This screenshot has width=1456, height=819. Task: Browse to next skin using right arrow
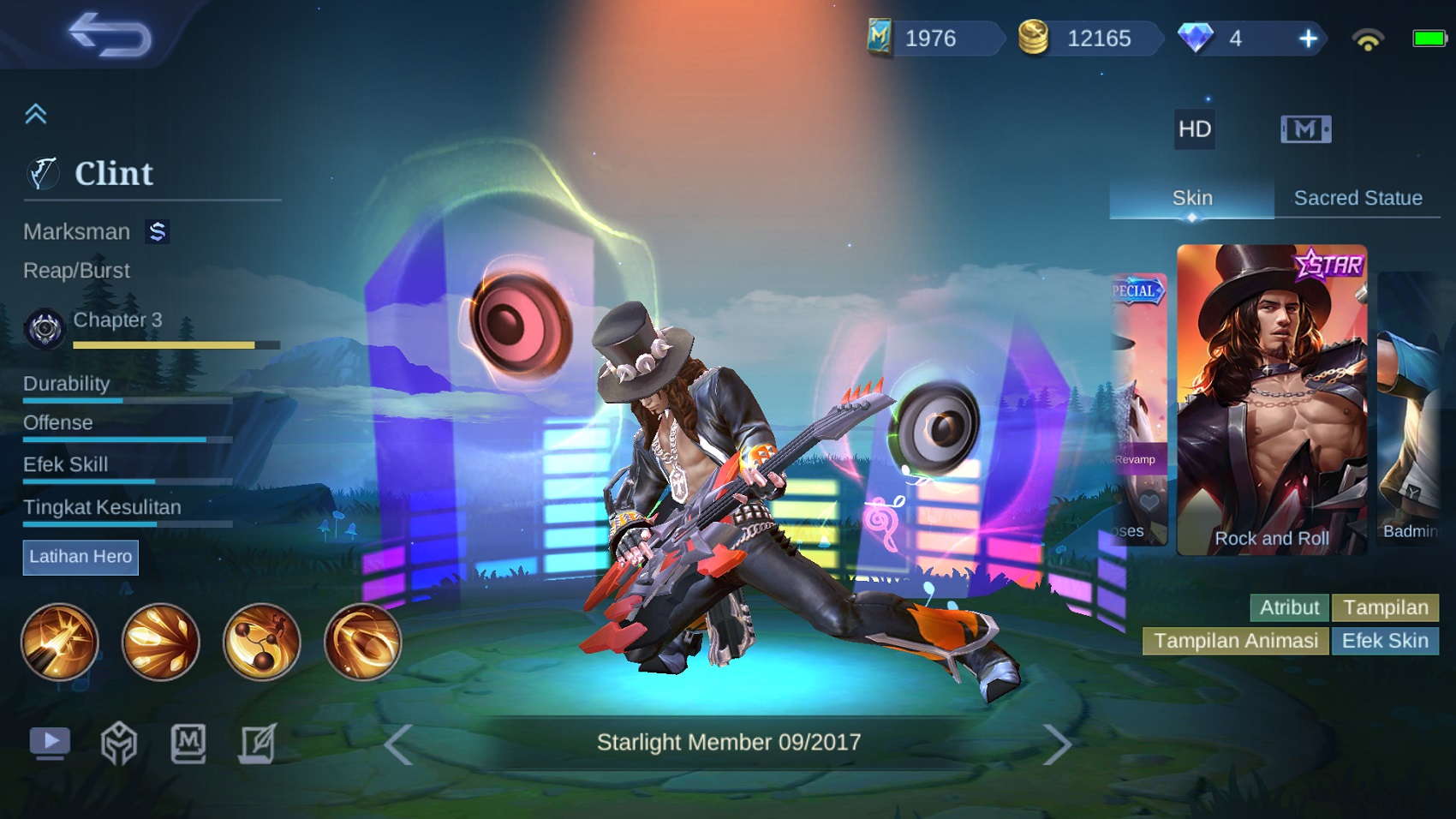click(1060, 744)
